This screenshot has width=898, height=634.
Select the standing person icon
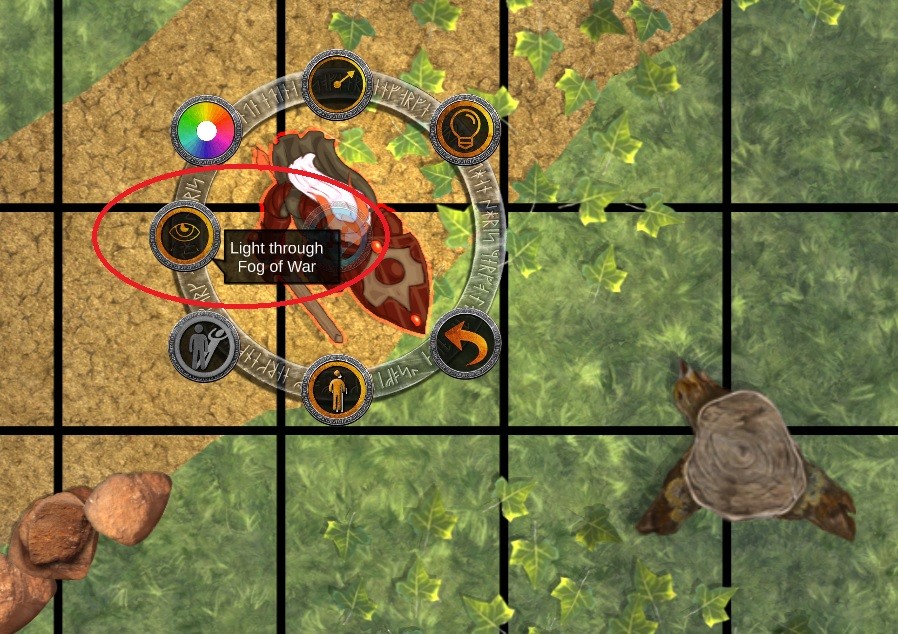(337, 388)
